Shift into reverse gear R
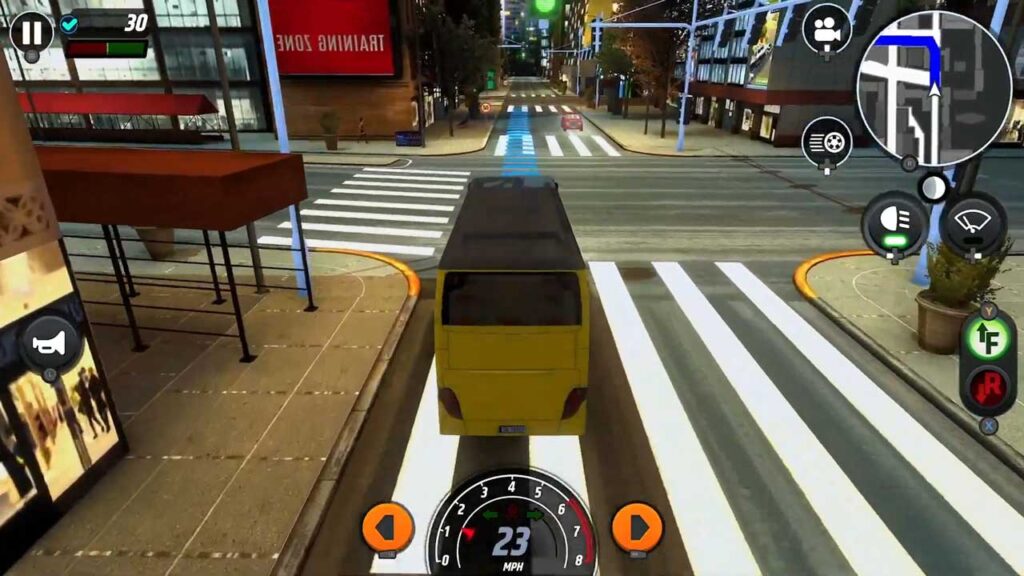This screenshot has width=1024, height=576. [x=988, y=387]
